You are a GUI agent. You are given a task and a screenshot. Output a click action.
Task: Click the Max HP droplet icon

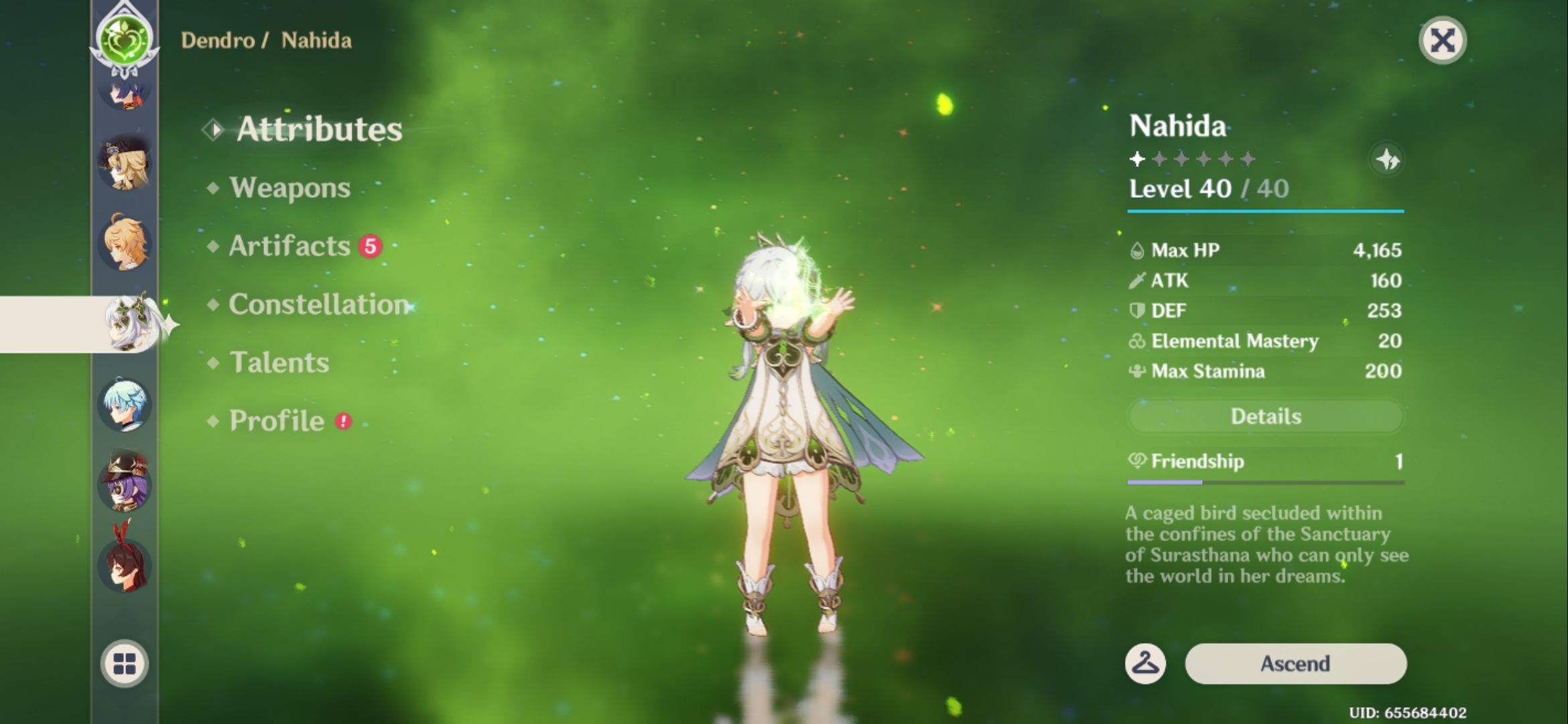tap(1137, 251)
